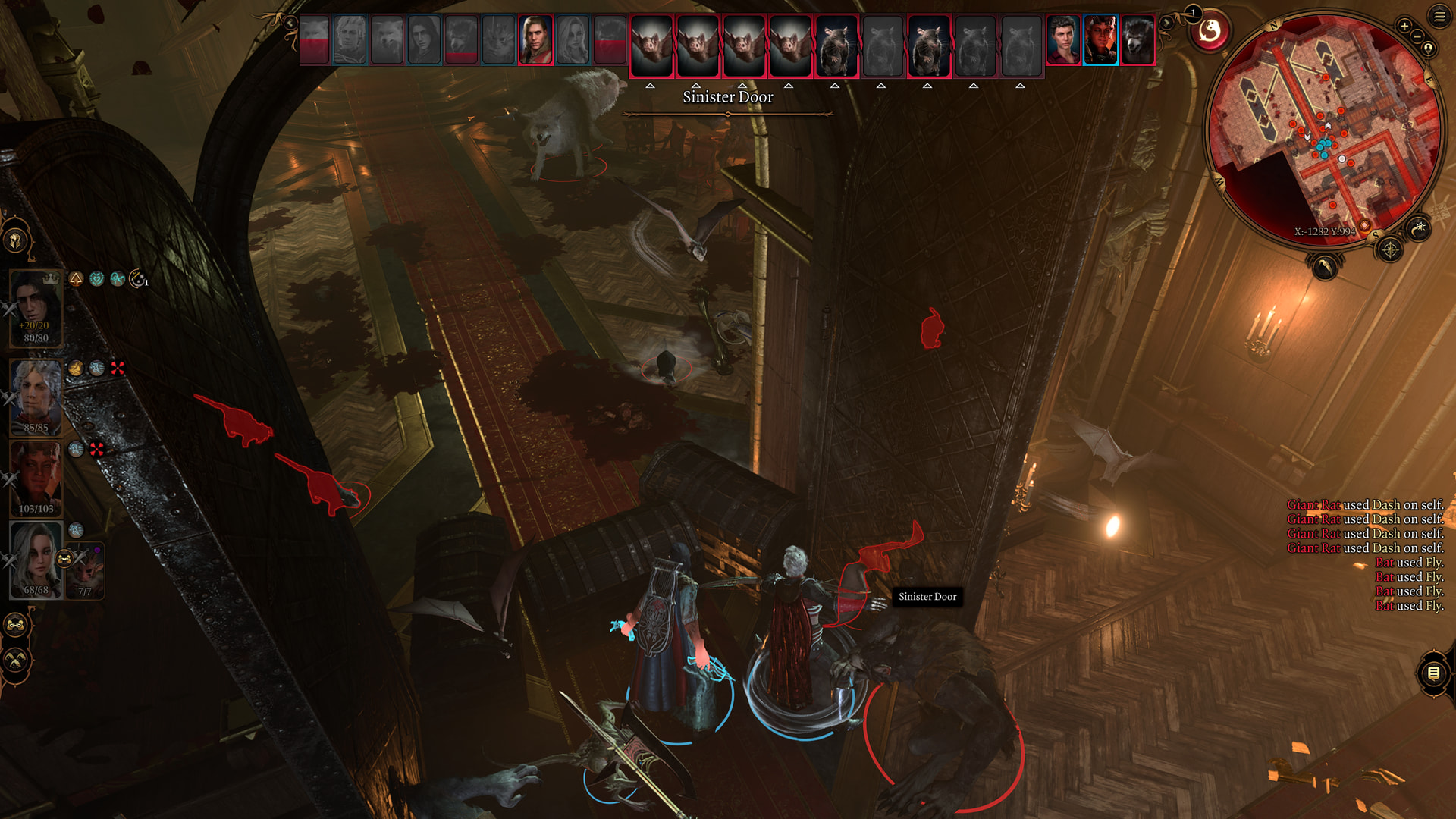Click the feather quill button under minimap
Viewport: 1456px width, 819px height.
click(x=1324, y=266)
